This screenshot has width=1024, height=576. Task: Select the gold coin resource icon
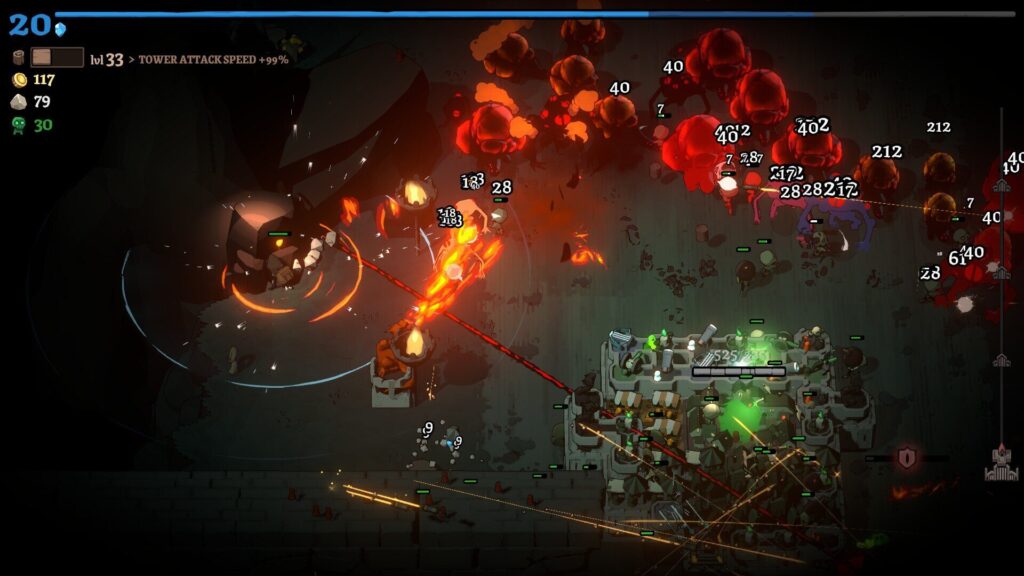(19, 80)
